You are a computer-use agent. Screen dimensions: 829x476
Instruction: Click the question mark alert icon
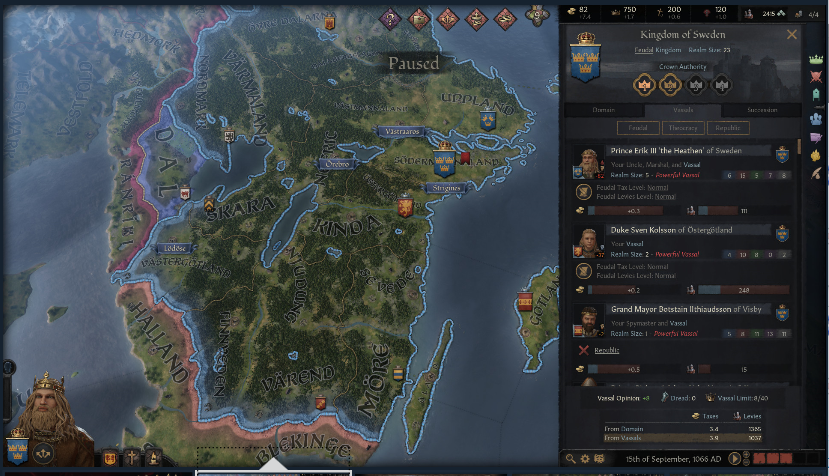[391, 17]
